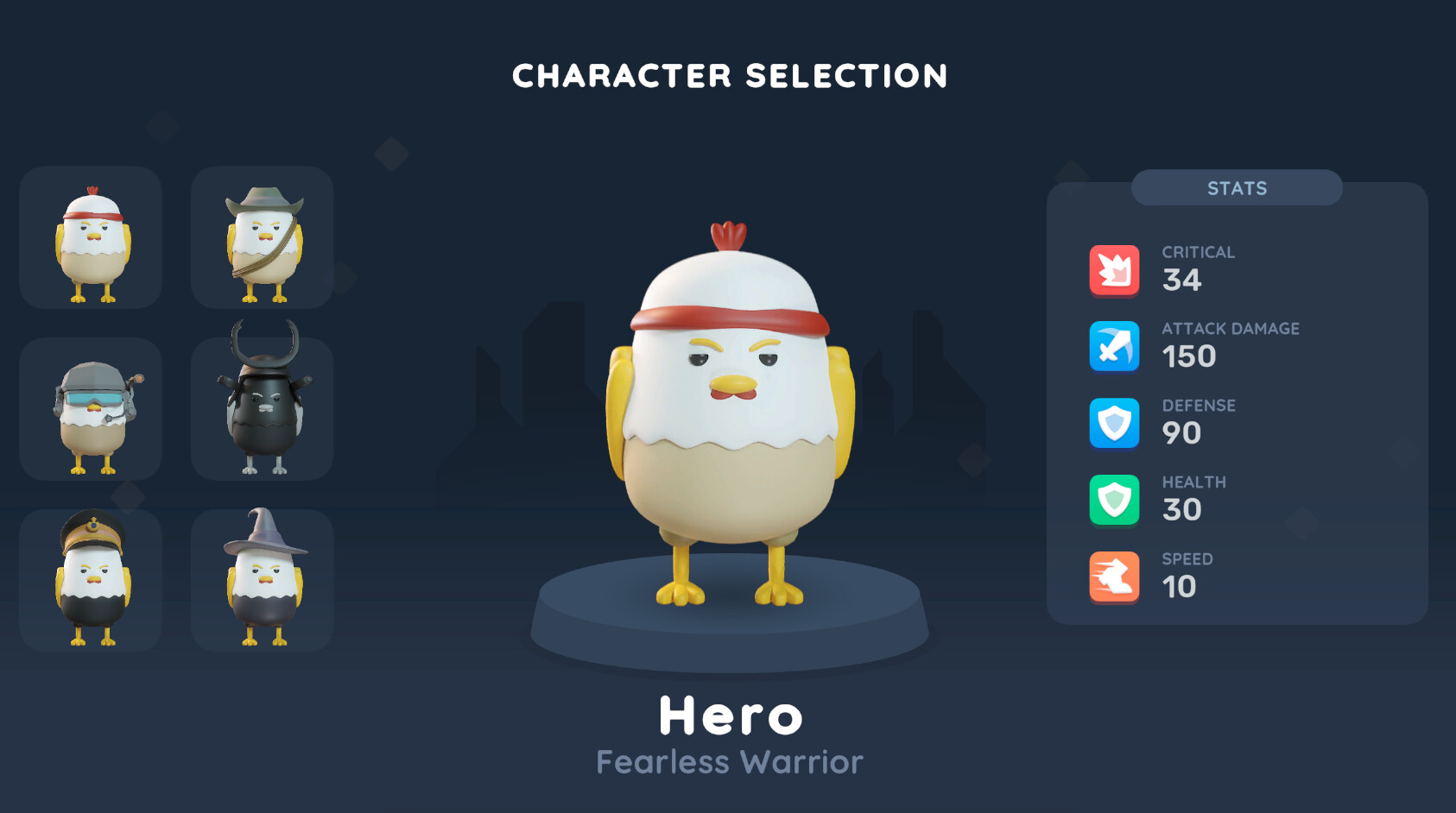The height and width of the screenshot is (813, 1456).
Task: Click the Hero name label
Action: (730, 715)
